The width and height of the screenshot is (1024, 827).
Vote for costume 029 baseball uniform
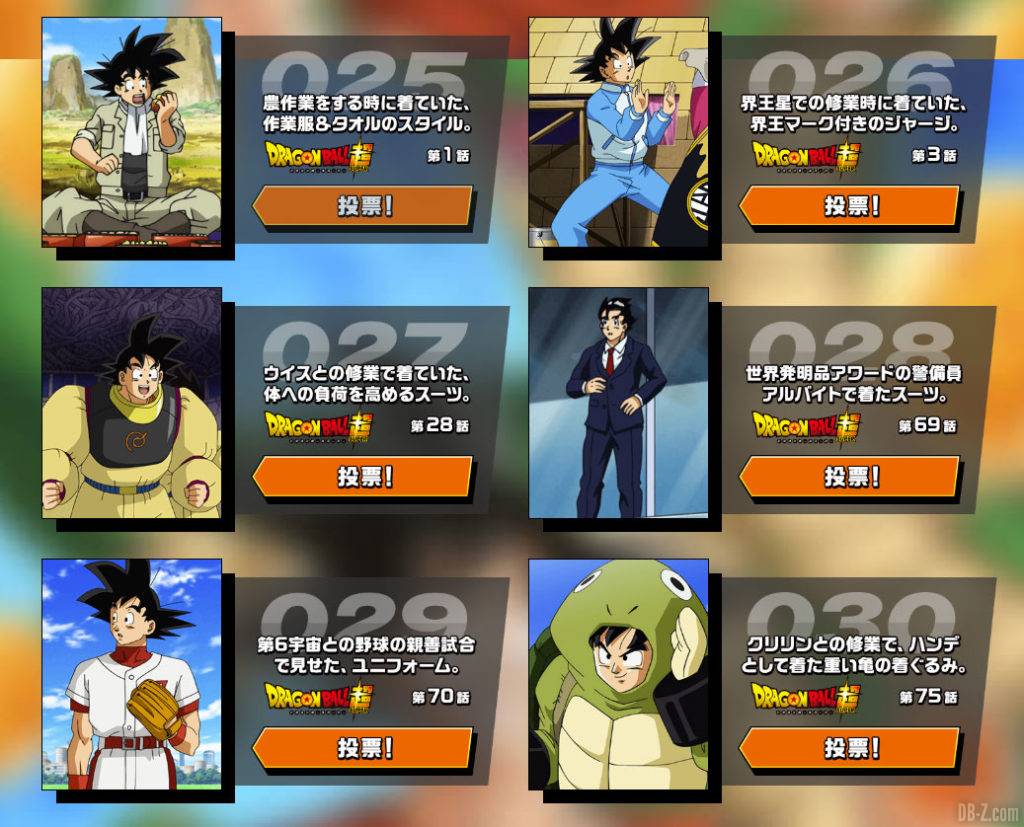click(362, 748)
